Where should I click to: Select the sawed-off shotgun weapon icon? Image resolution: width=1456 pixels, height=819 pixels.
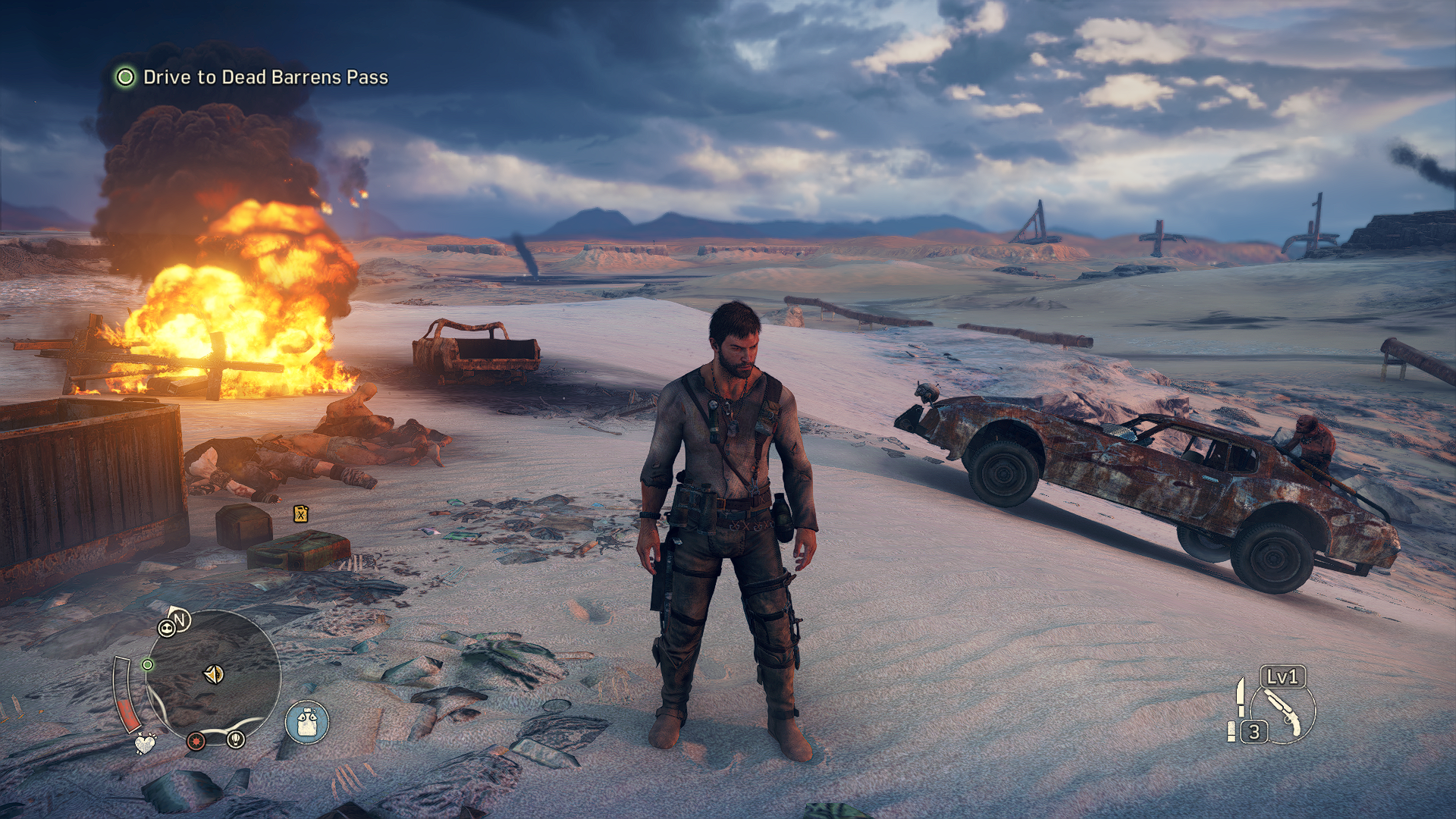[1283, 712]
